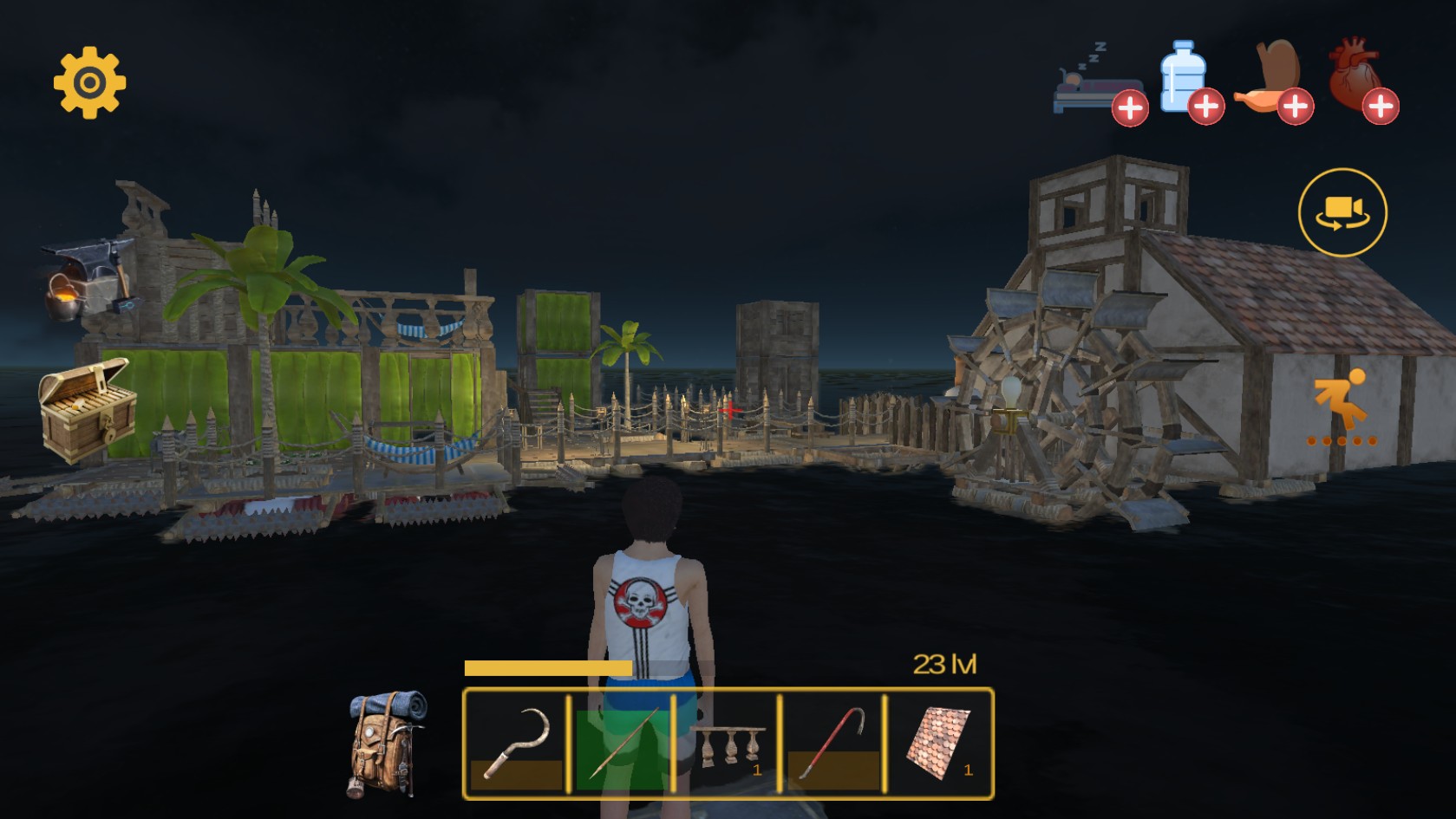Equip the red crowbar hotbar slot
Viewport: 1456px width, 819px height.
pos(832,744)
